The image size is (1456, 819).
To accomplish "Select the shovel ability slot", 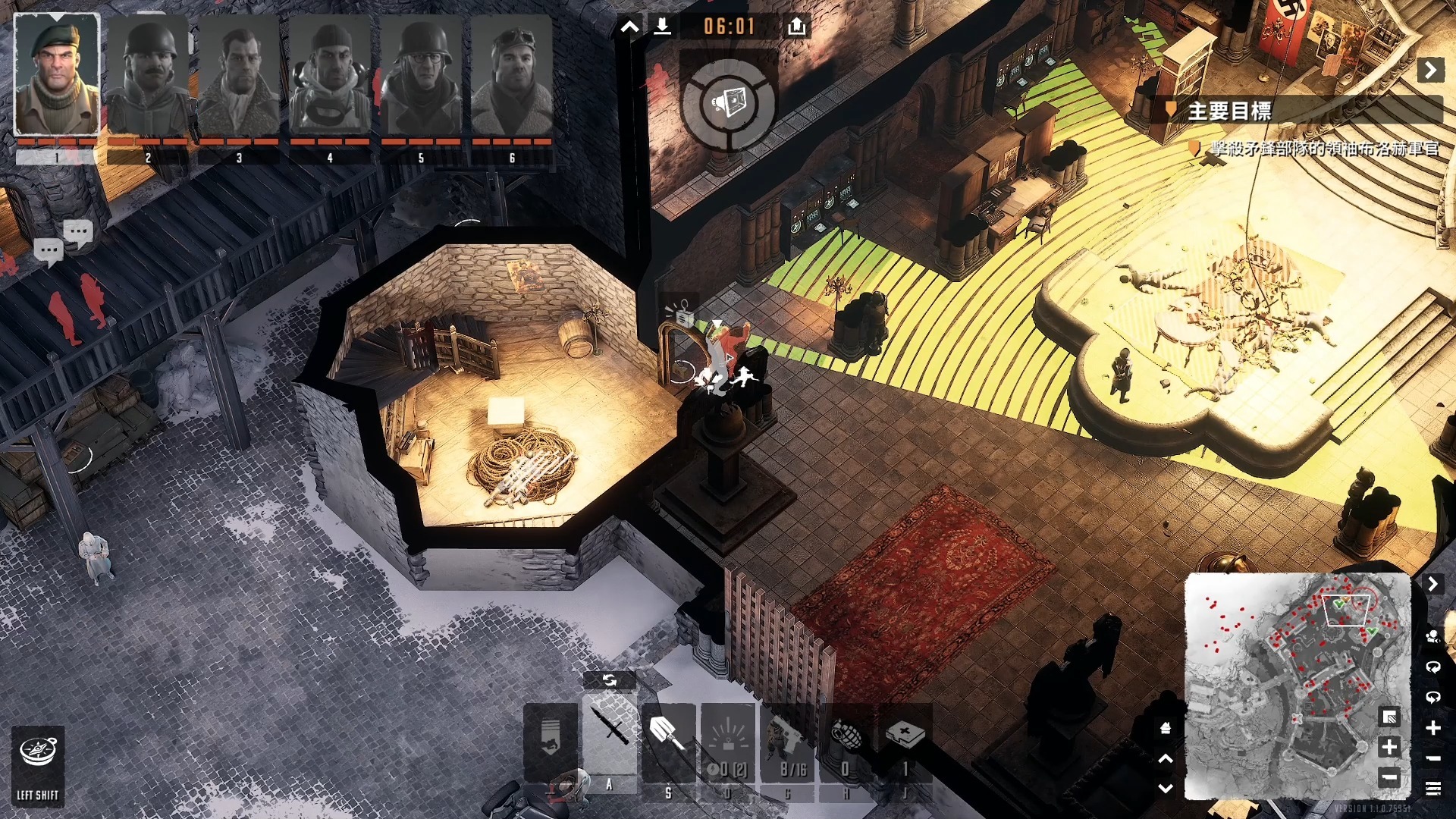I will click(x=668, y=736).
